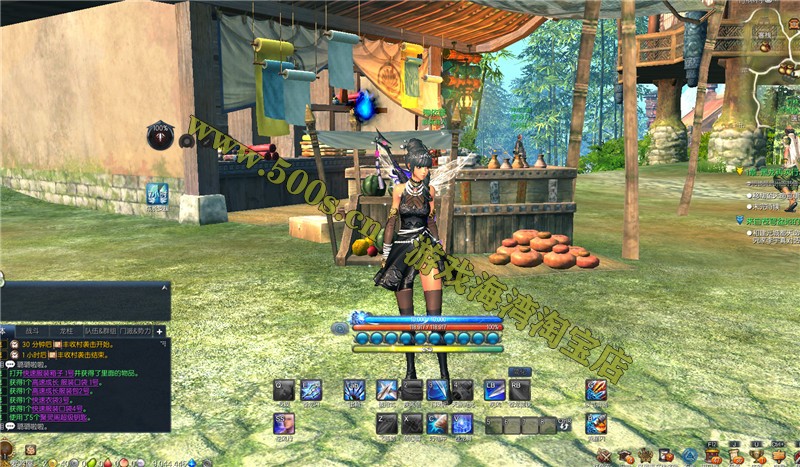Cast the V key blue swirl skill

[462, 424]
